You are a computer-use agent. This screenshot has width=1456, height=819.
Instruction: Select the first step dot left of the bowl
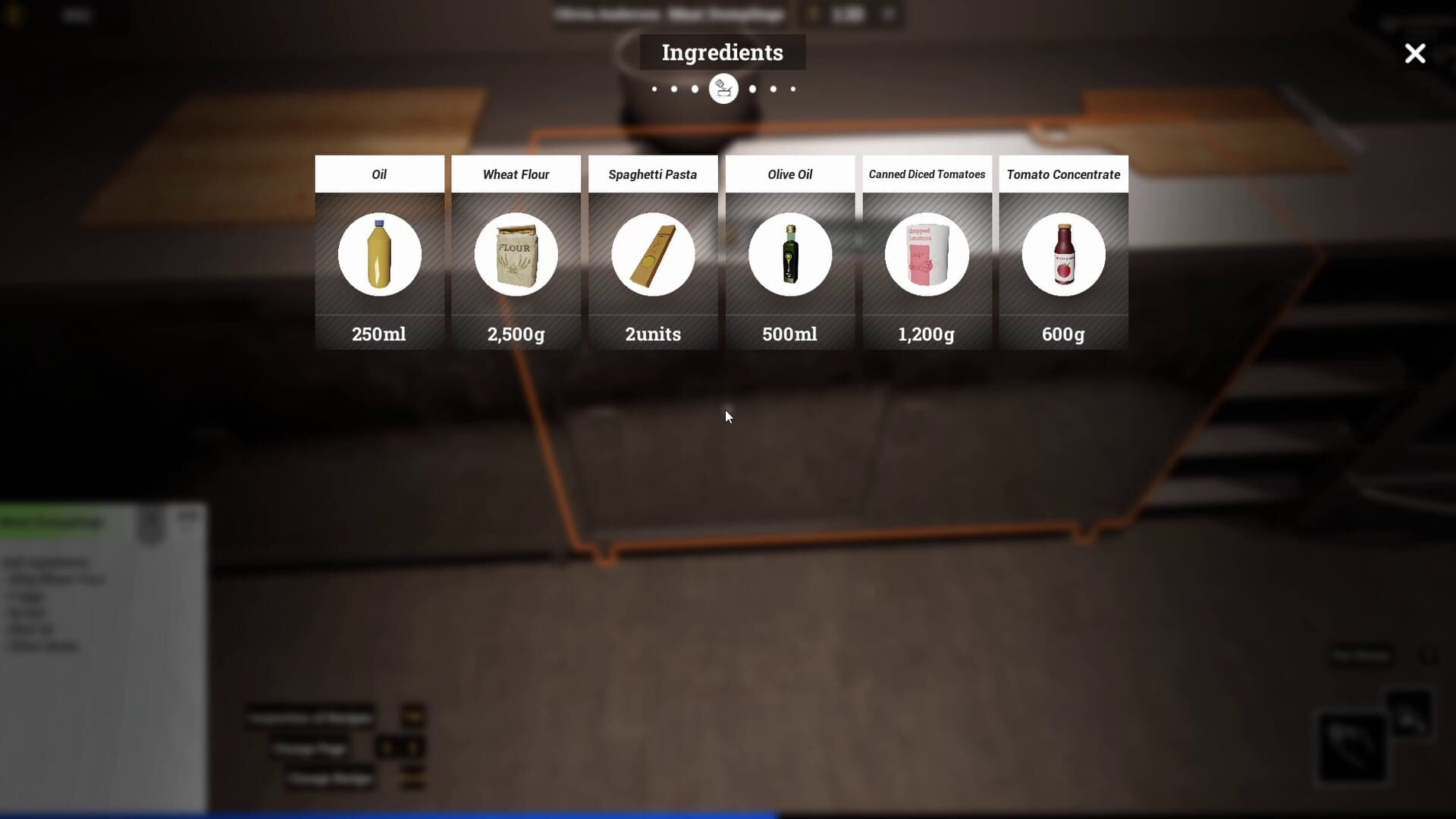pyautogui.click(x=654, y=89)
